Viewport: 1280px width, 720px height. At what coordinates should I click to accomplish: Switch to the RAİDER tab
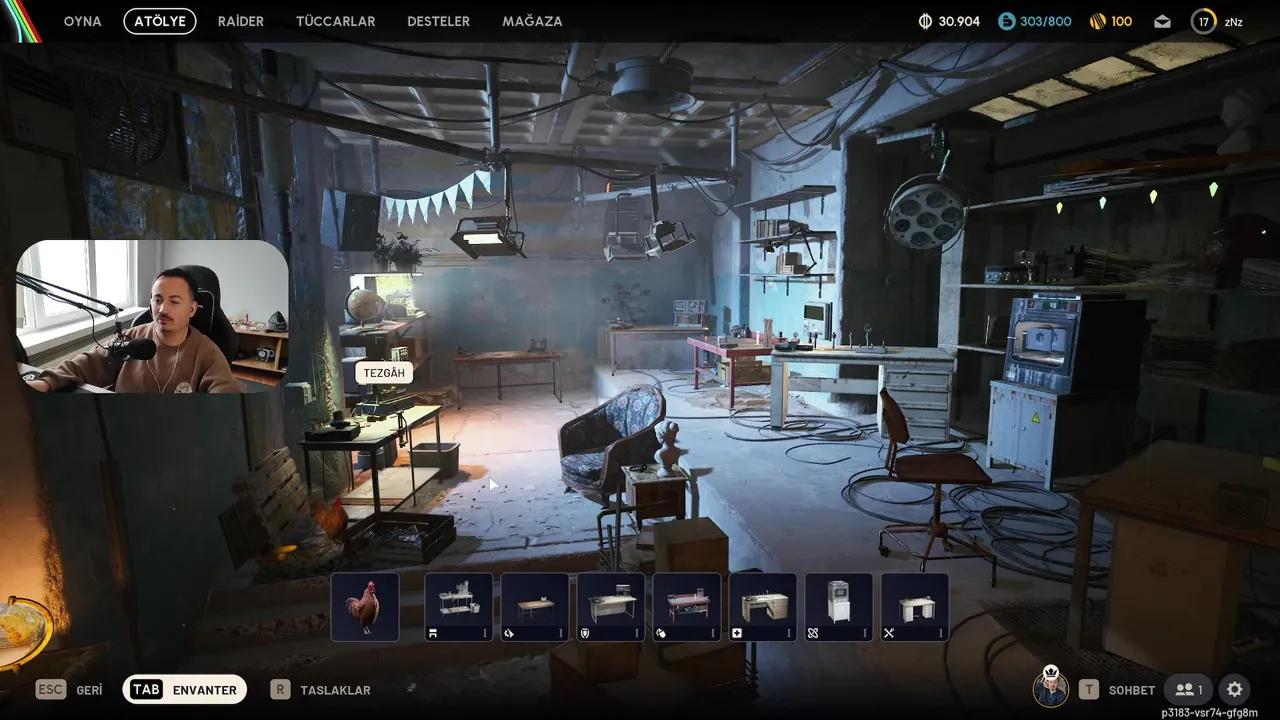(x=240, y=21)
